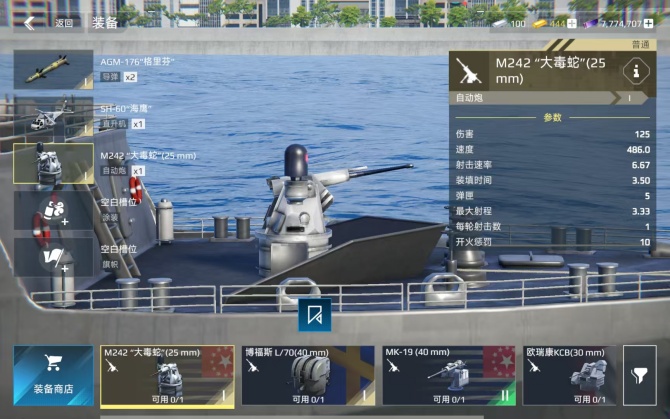The width and height of the screenshot is (670, 419).
Task: Choose the MK-19 (40 mm) card
Action: tap(448, 375)
